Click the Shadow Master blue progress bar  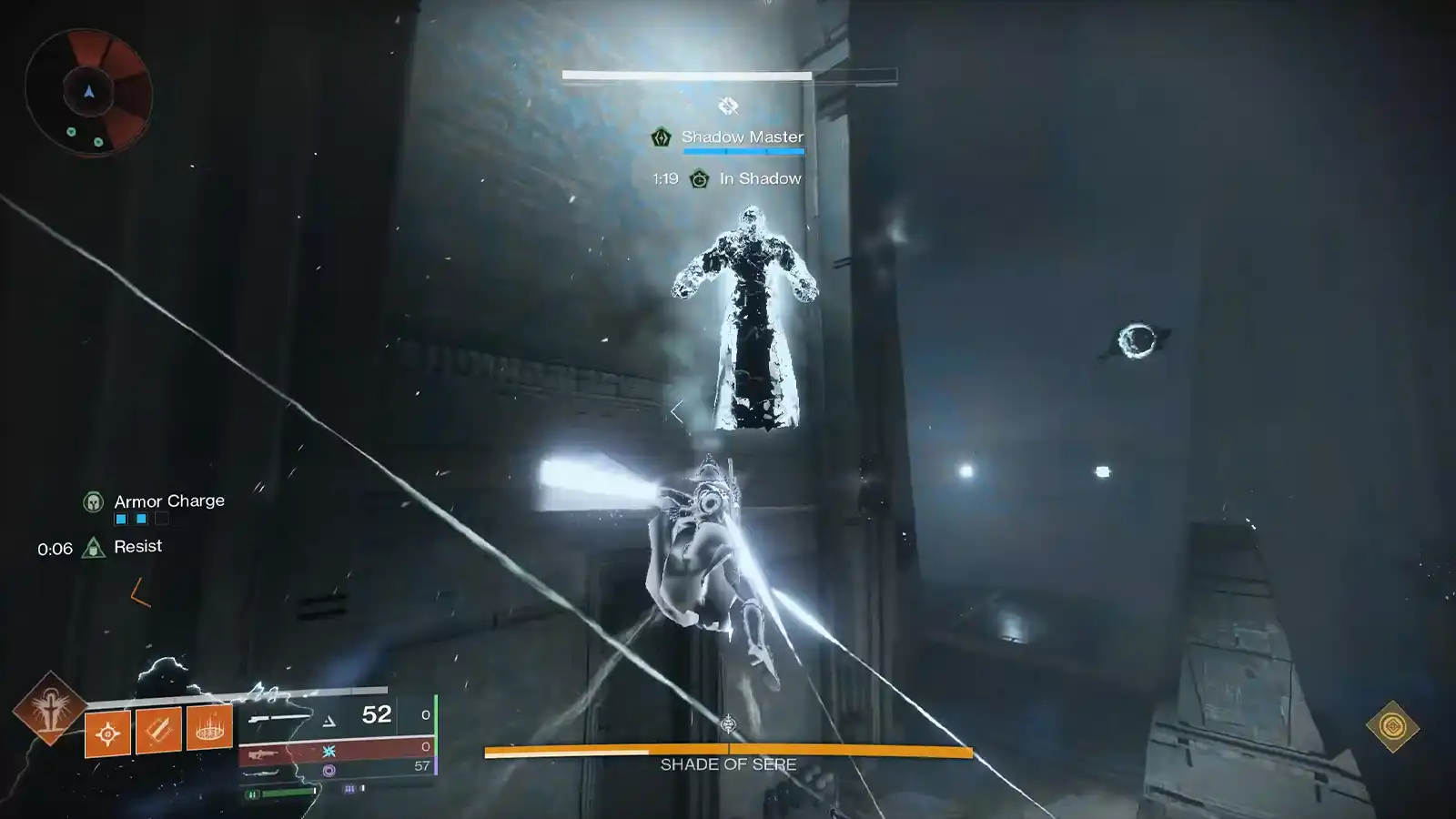(743, 152)
